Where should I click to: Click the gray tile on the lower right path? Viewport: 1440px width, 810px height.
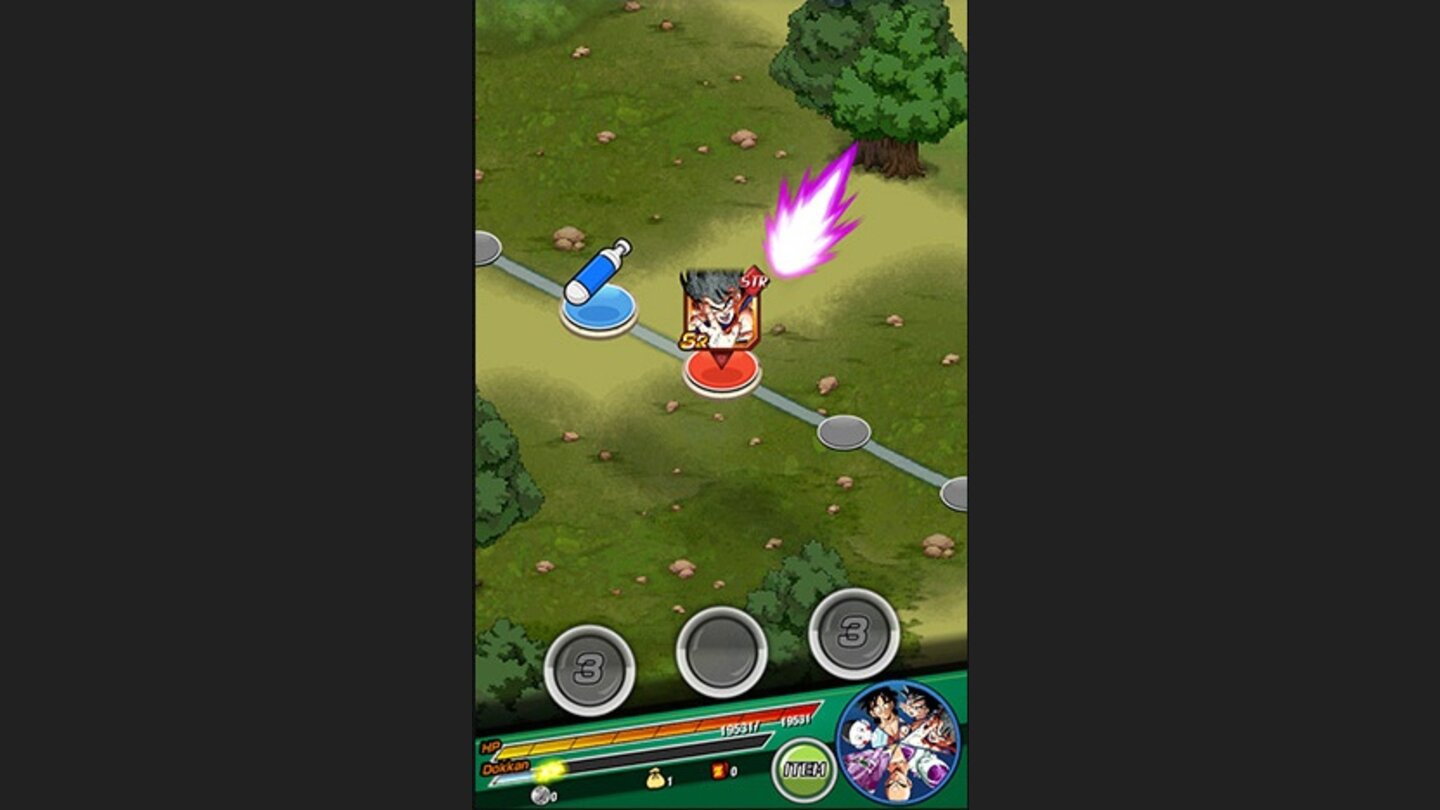point(845,433)
